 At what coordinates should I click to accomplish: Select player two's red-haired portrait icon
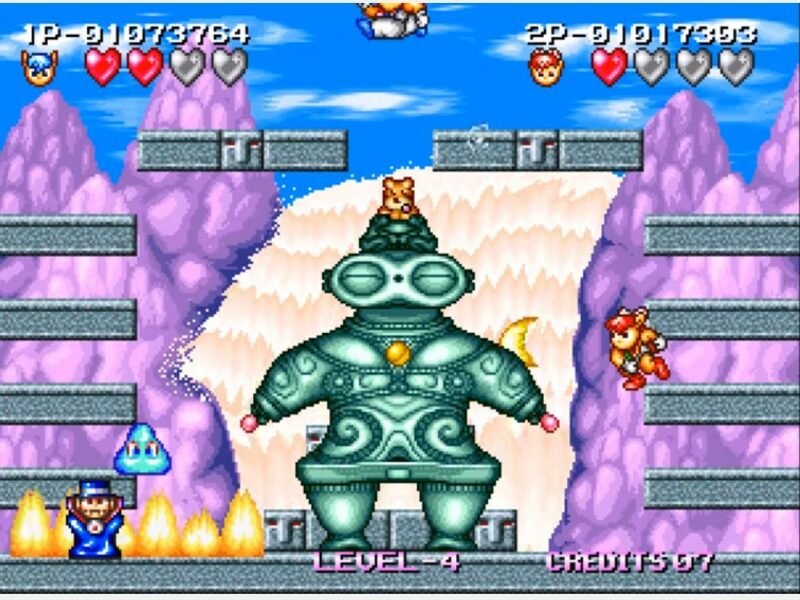[546, 68]
